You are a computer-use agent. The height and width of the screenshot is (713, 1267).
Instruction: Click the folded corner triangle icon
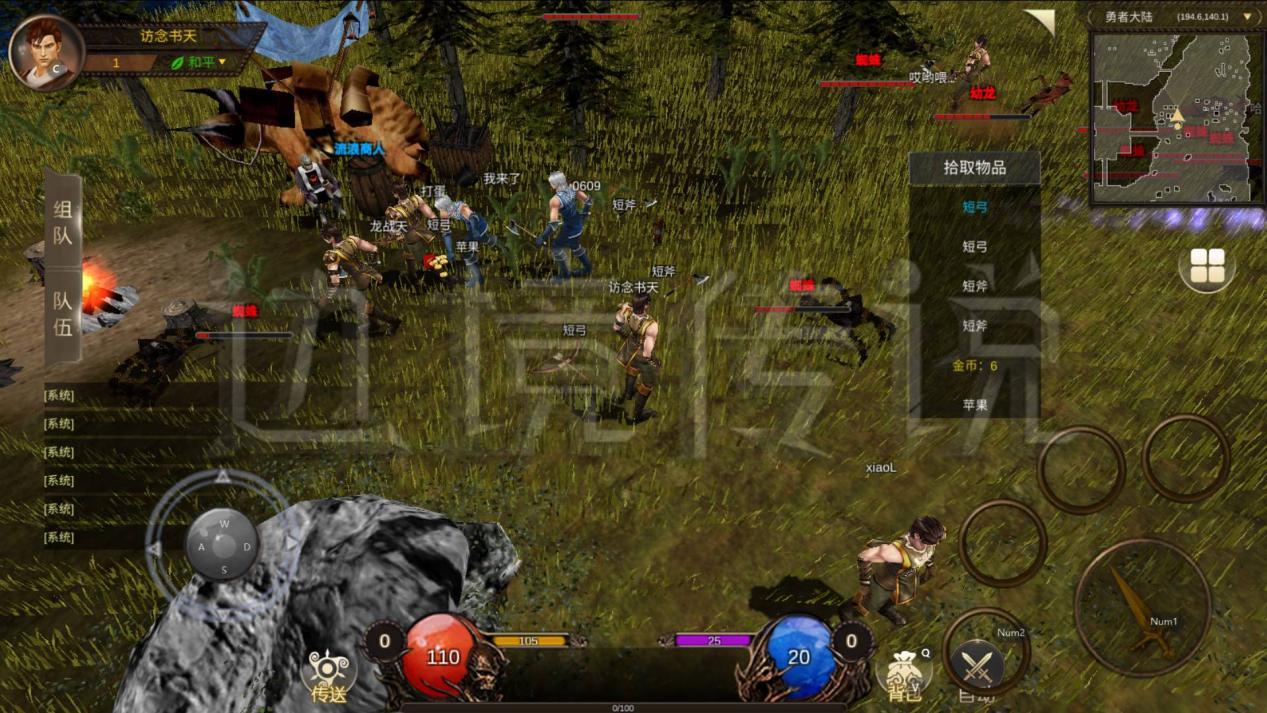[1041, 21]
